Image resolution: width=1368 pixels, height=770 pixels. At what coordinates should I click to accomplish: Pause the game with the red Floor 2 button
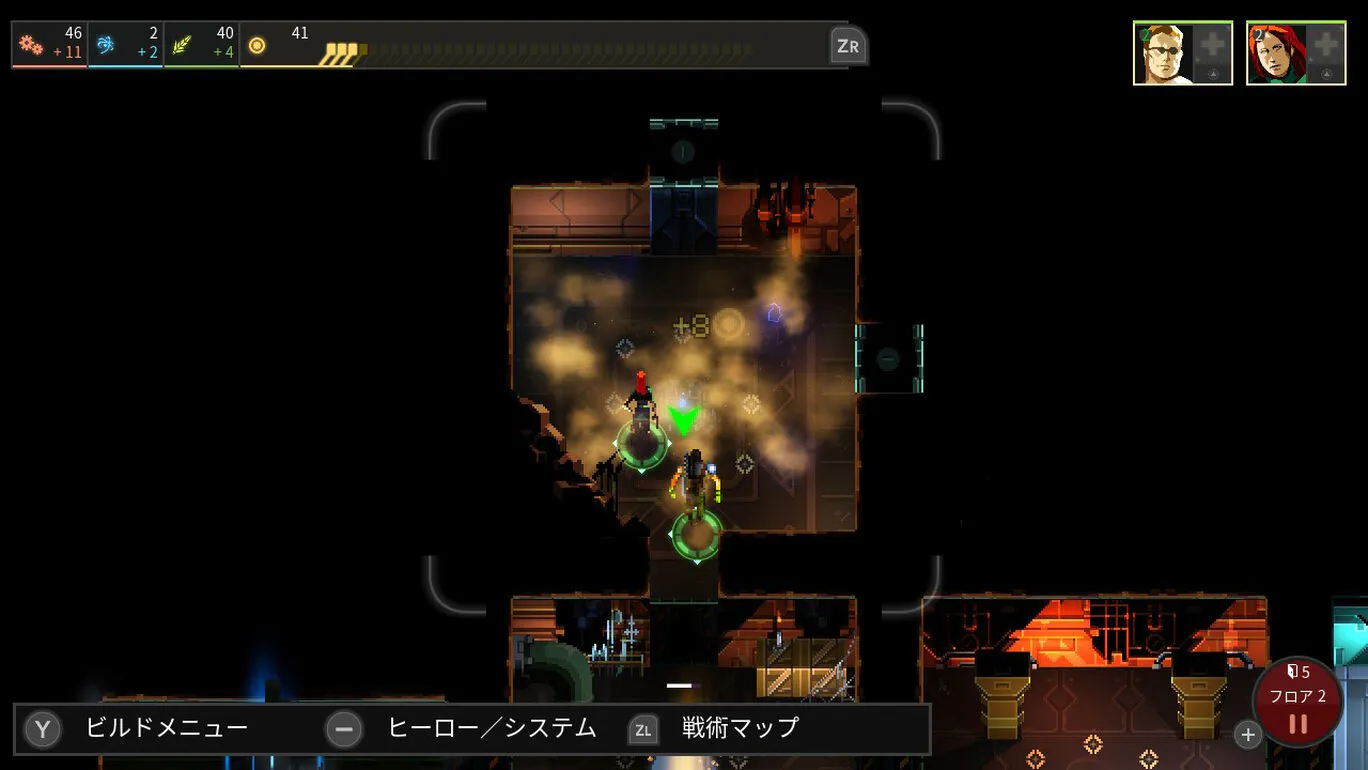click(1298, 703)
